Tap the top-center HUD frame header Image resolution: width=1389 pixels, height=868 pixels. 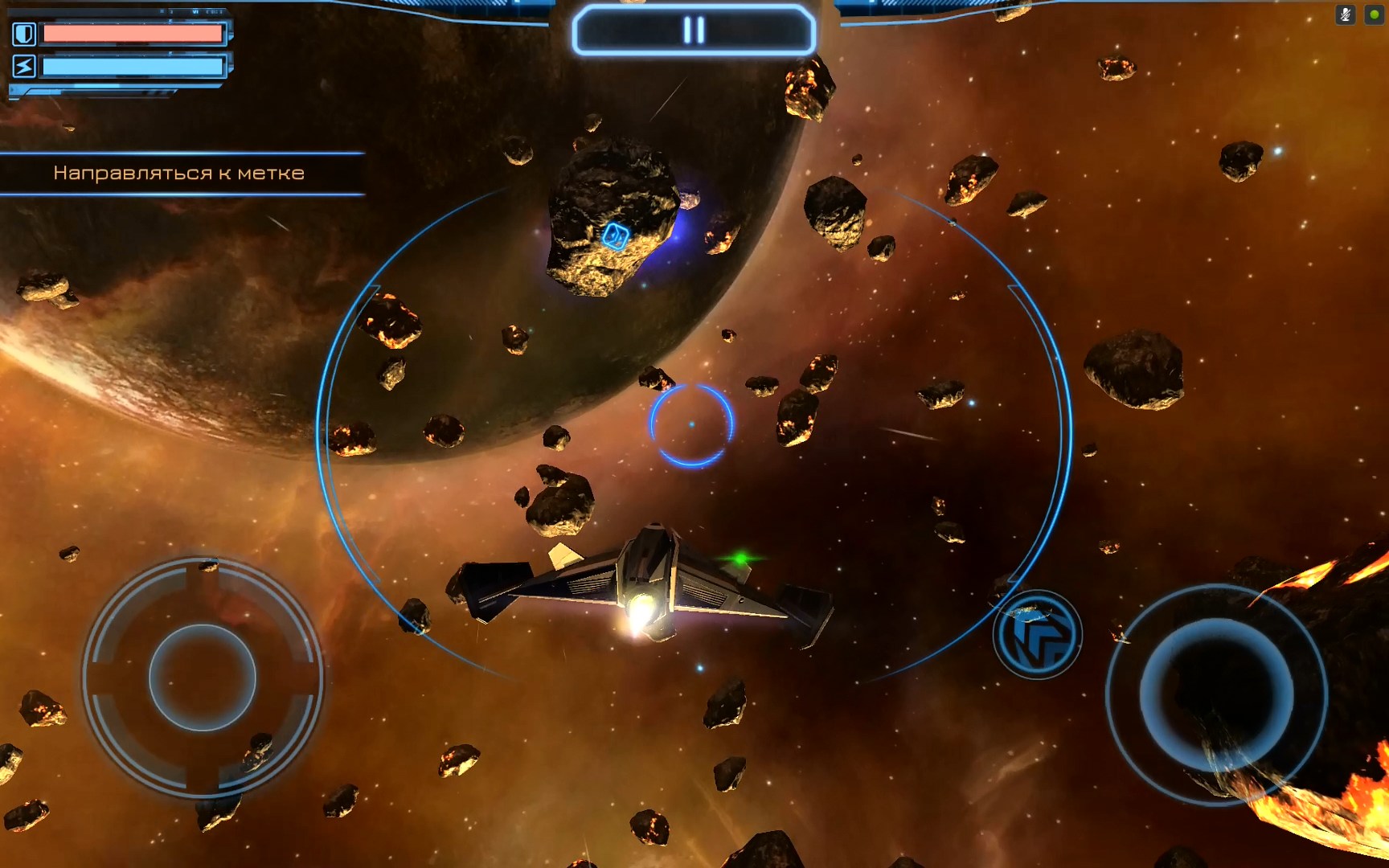click(x=693, y=29)
